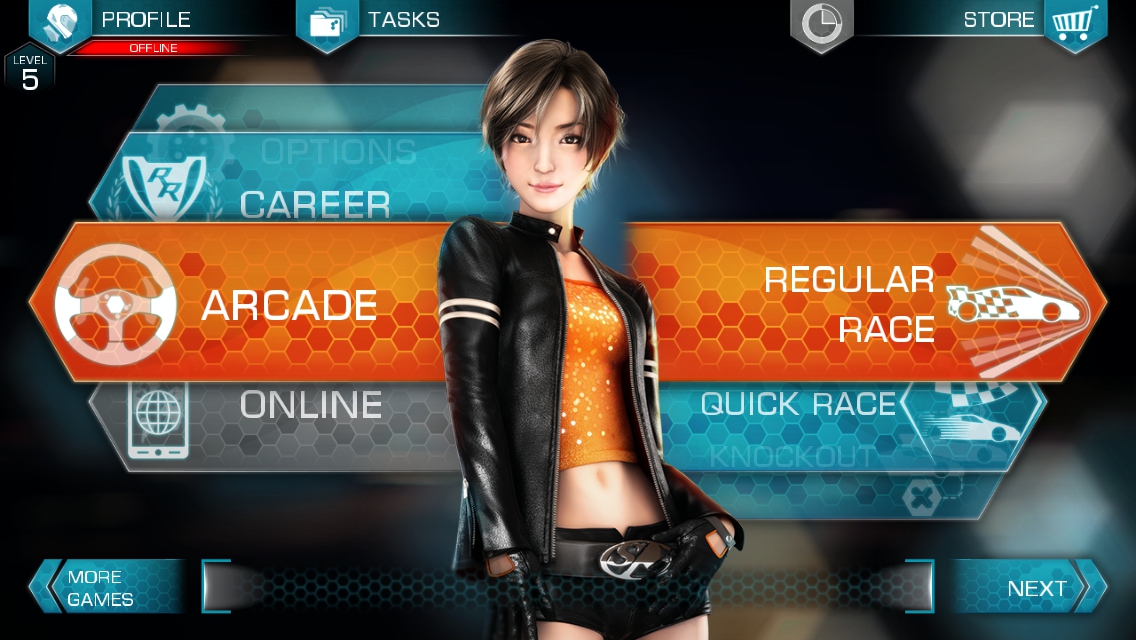Select Quick Race
Viewport: 1136px width, 640px height.
coord(798,405)
